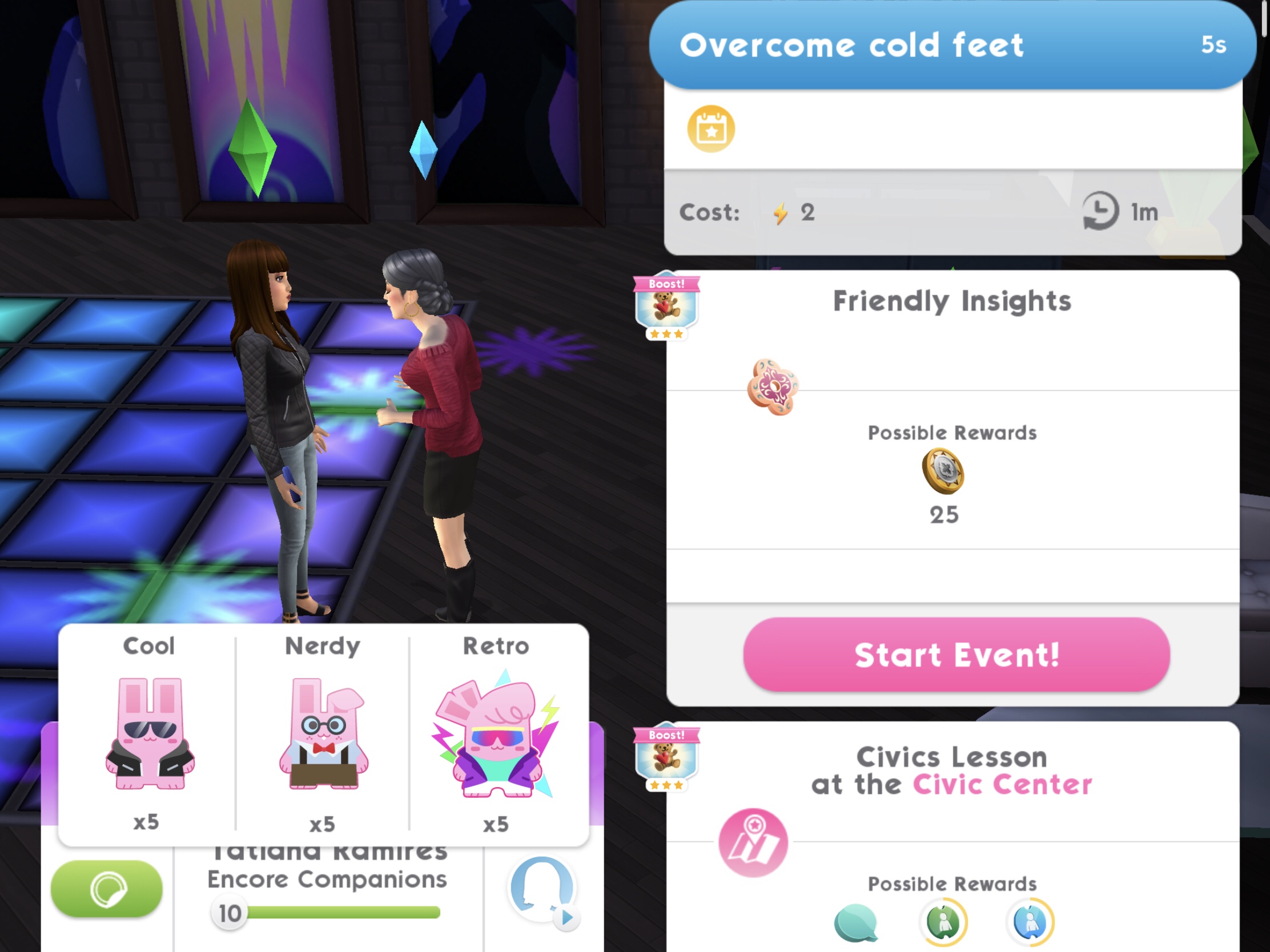The image size is (1270, 952).
Task: Start the Friendly Insights event
Action: pos(956,655)
